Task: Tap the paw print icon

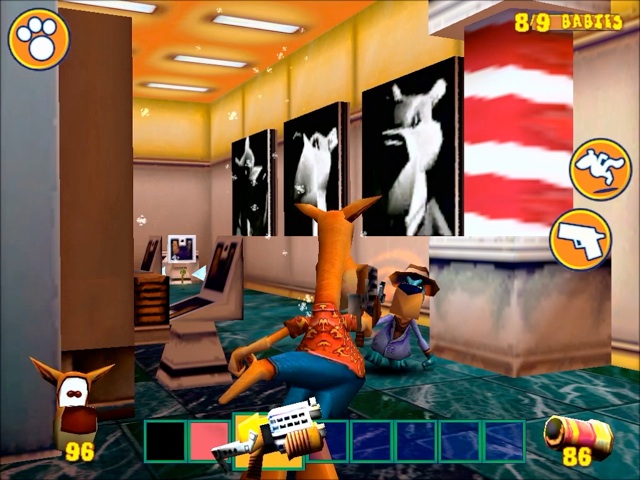Action: point(39,38)
